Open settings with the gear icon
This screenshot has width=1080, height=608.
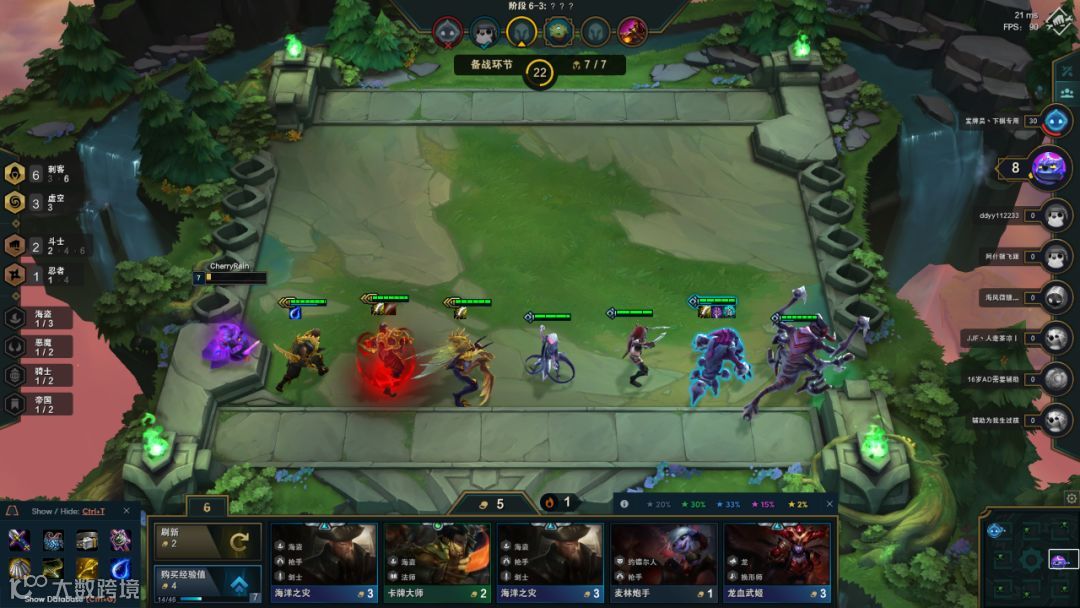coord(1072,498)
